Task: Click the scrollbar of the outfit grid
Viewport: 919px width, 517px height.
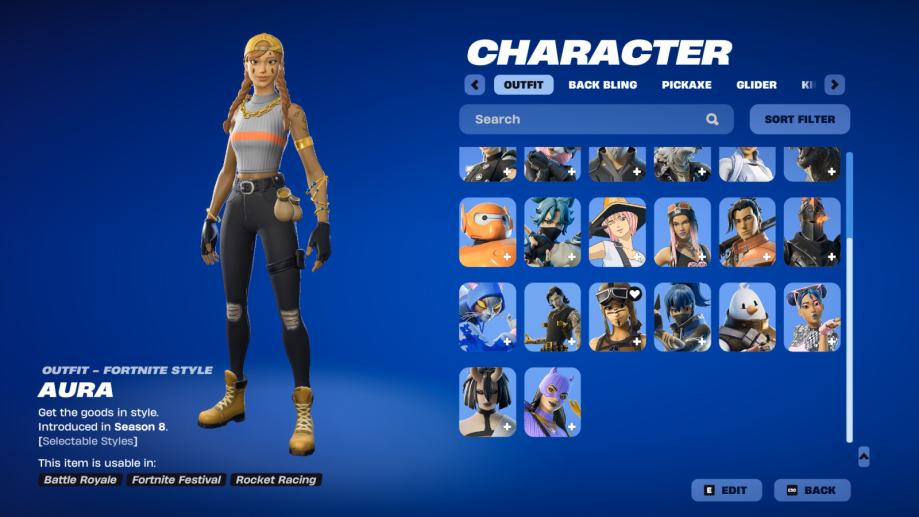Action: (850, 300)
